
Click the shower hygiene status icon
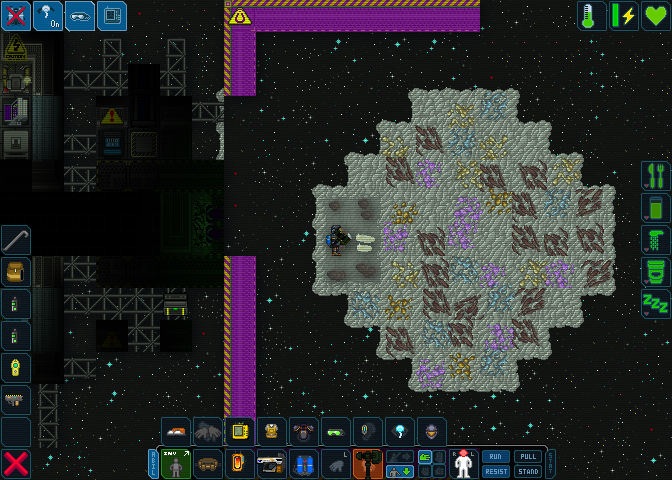[656, 240]
